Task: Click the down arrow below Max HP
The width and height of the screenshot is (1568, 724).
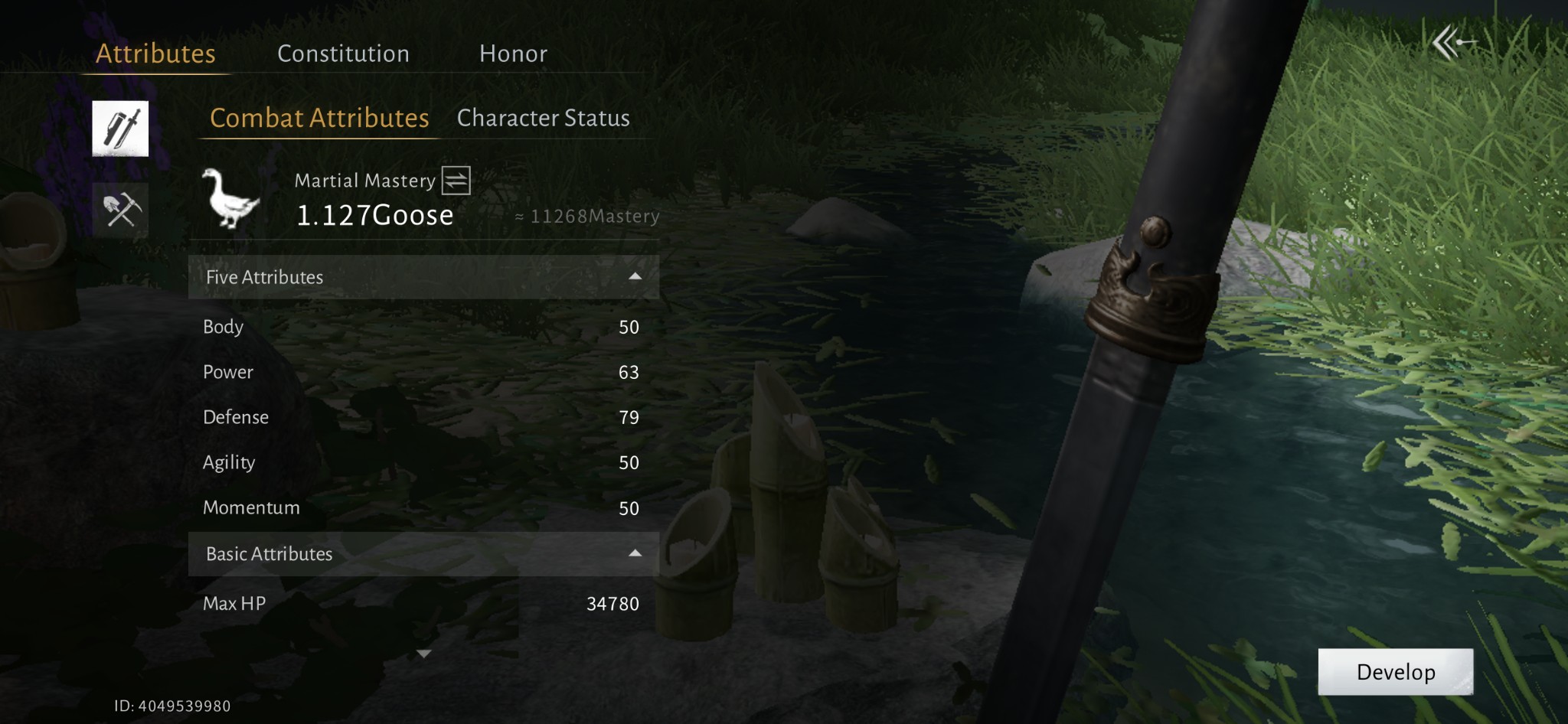Action: point(423,654)
